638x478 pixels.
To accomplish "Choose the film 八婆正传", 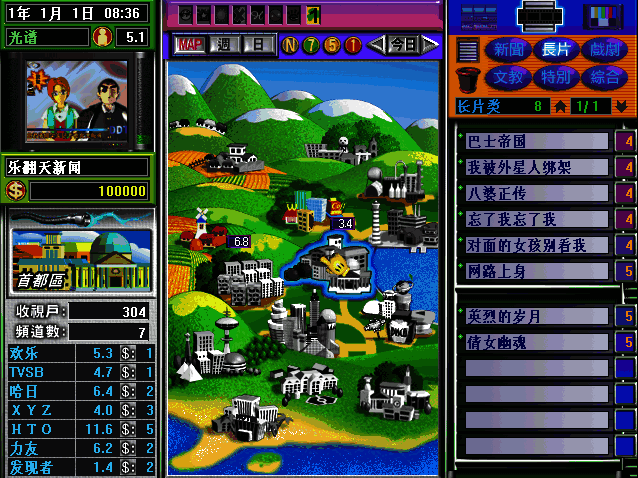I will point(537,193).
